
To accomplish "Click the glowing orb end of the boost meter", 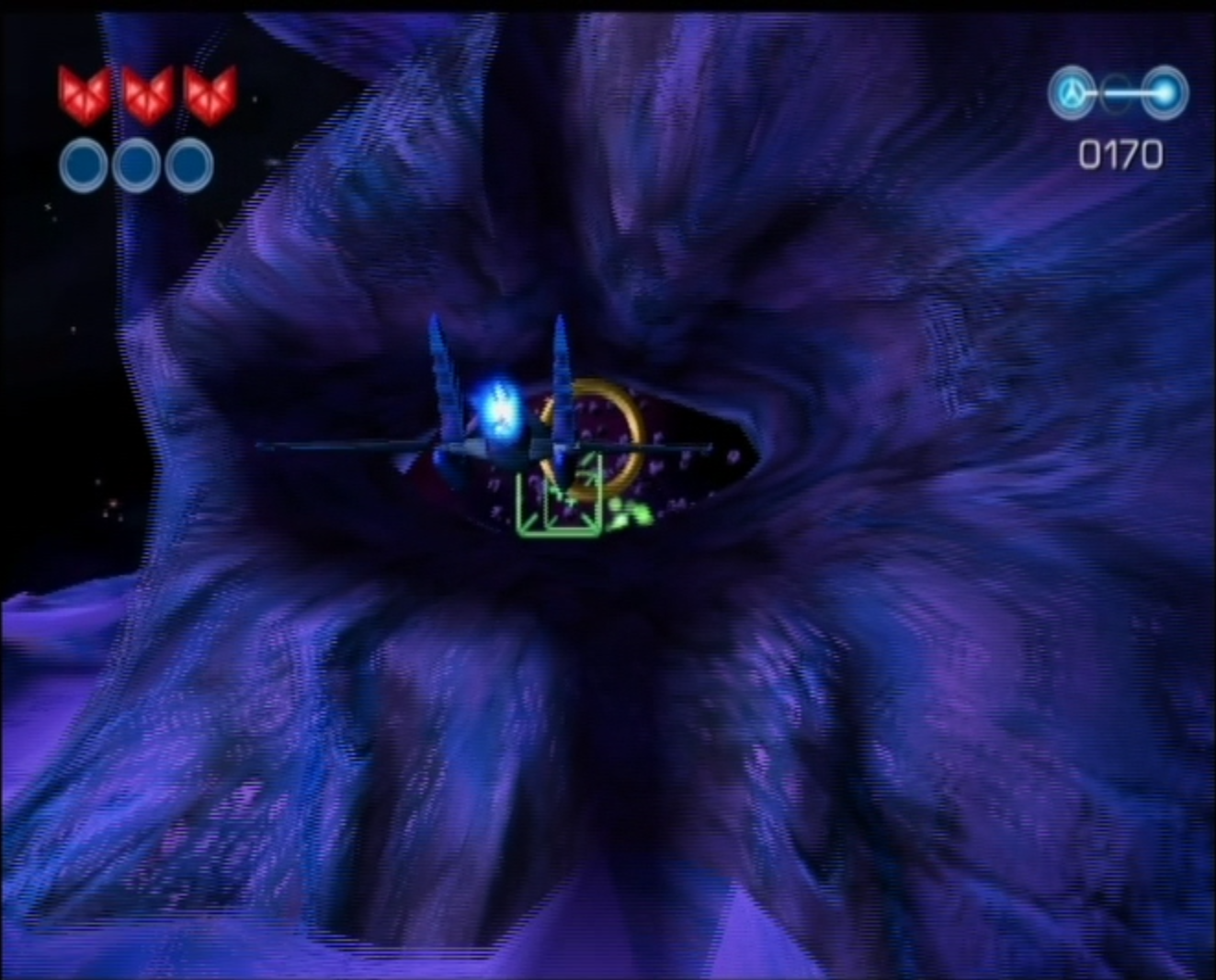I will coord(1164,91).
